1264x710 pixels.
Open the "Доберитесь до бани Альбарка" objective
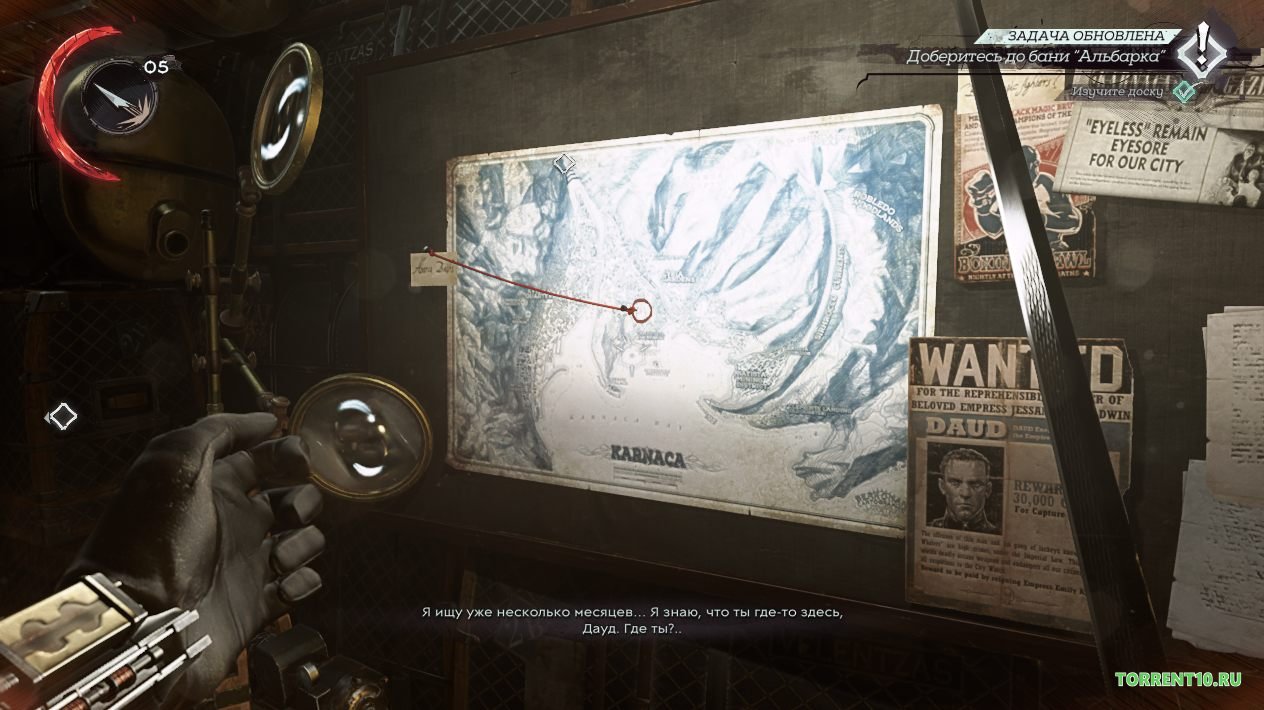click(1035, 56)
